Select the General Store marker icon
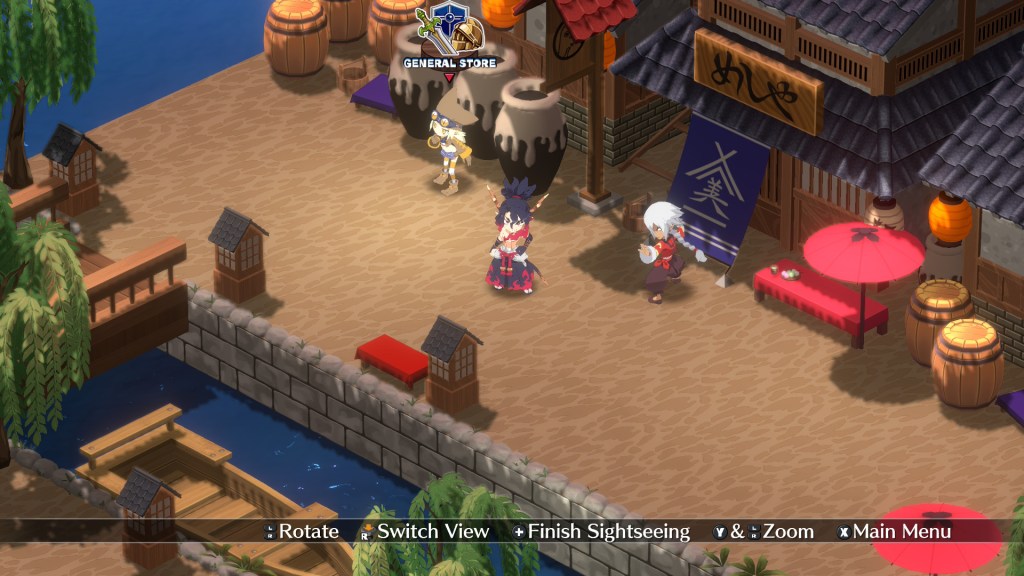The width and height of the screenshot is (1024, 576). (x=449, y=32)
